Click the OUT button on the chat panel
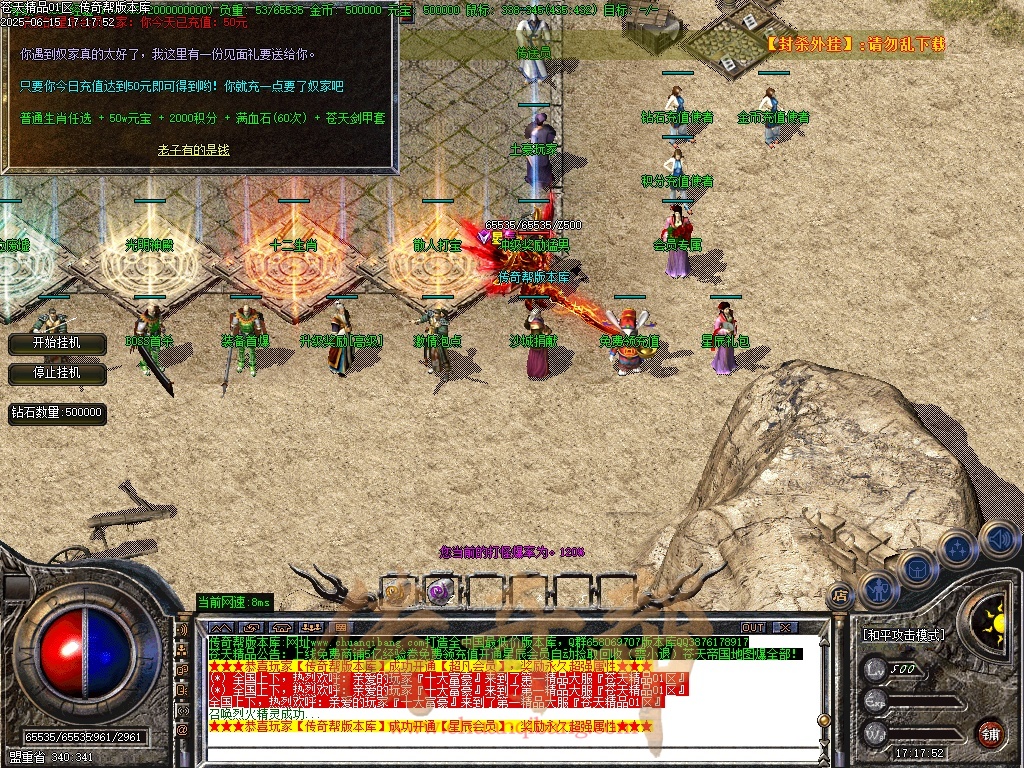Viewport: 1024px width, 768px height. 752,627
